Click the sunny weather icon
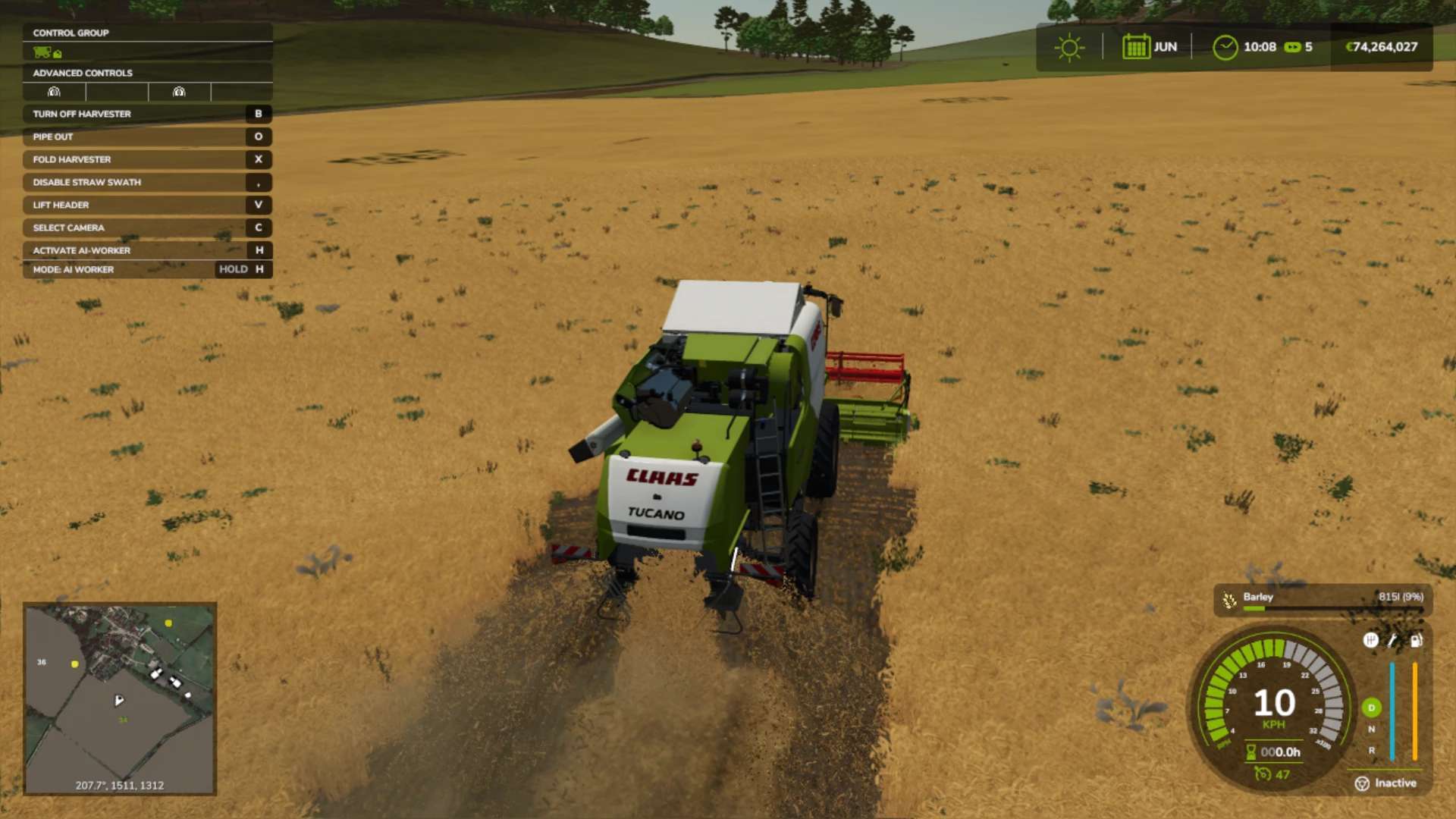Screen dimensions: 1456x819 1069,48
